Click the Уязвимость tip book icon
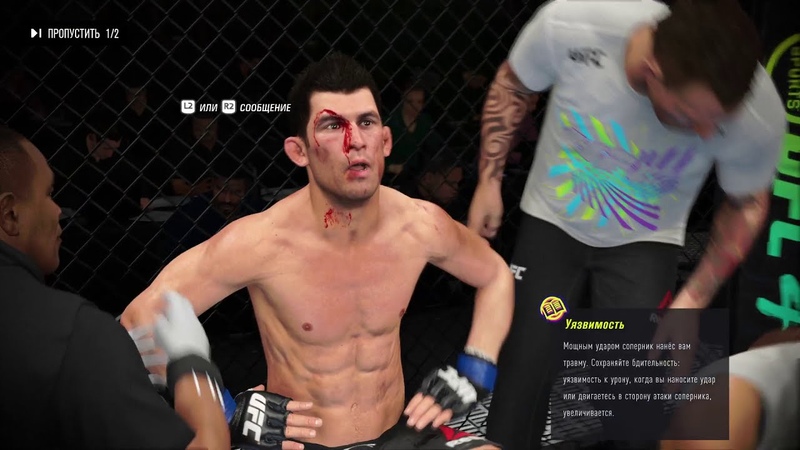This screenshot has height=450, width=800. [x=551, y=308]
